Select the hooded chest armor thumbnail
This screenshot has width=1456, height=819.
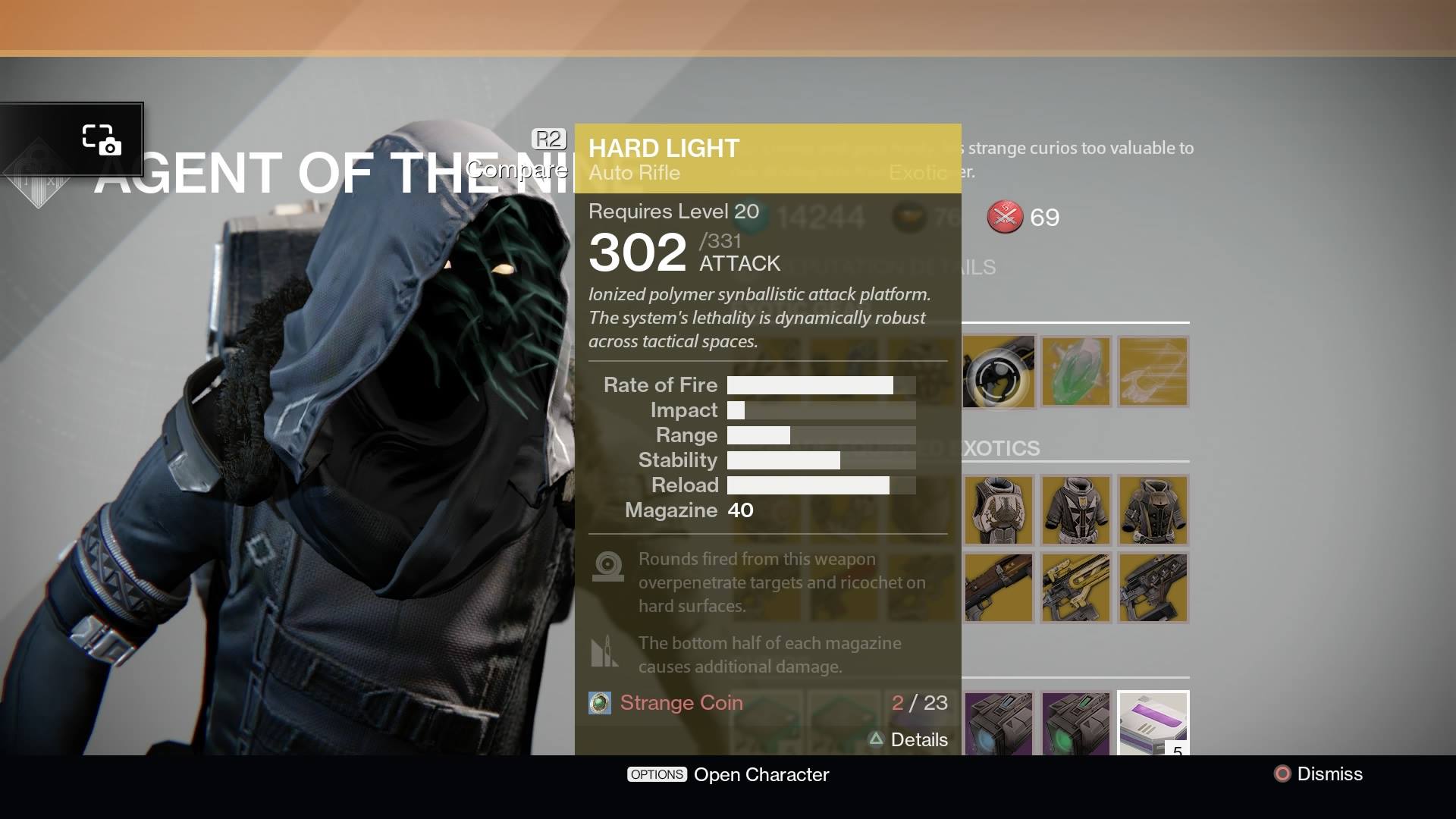[x=1152, y=510]
